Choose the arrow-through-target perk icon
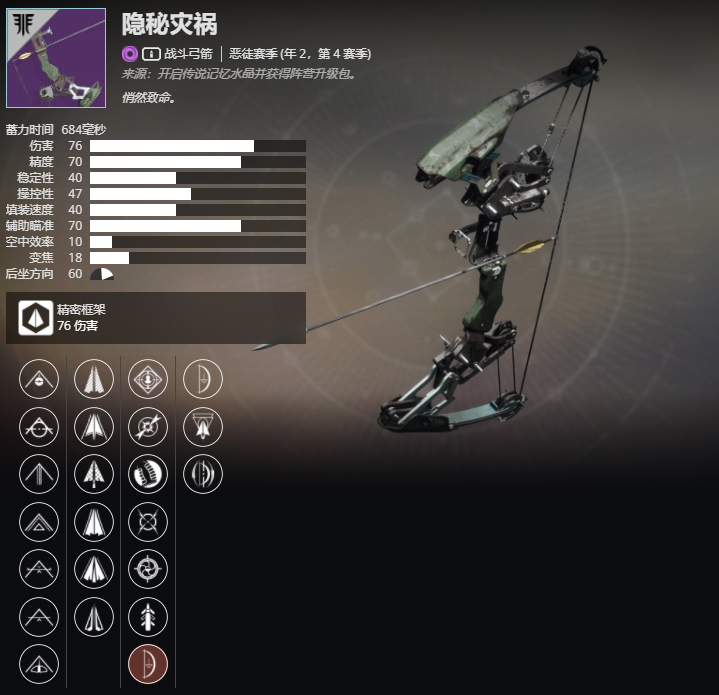719x695 pixels. 148,426
